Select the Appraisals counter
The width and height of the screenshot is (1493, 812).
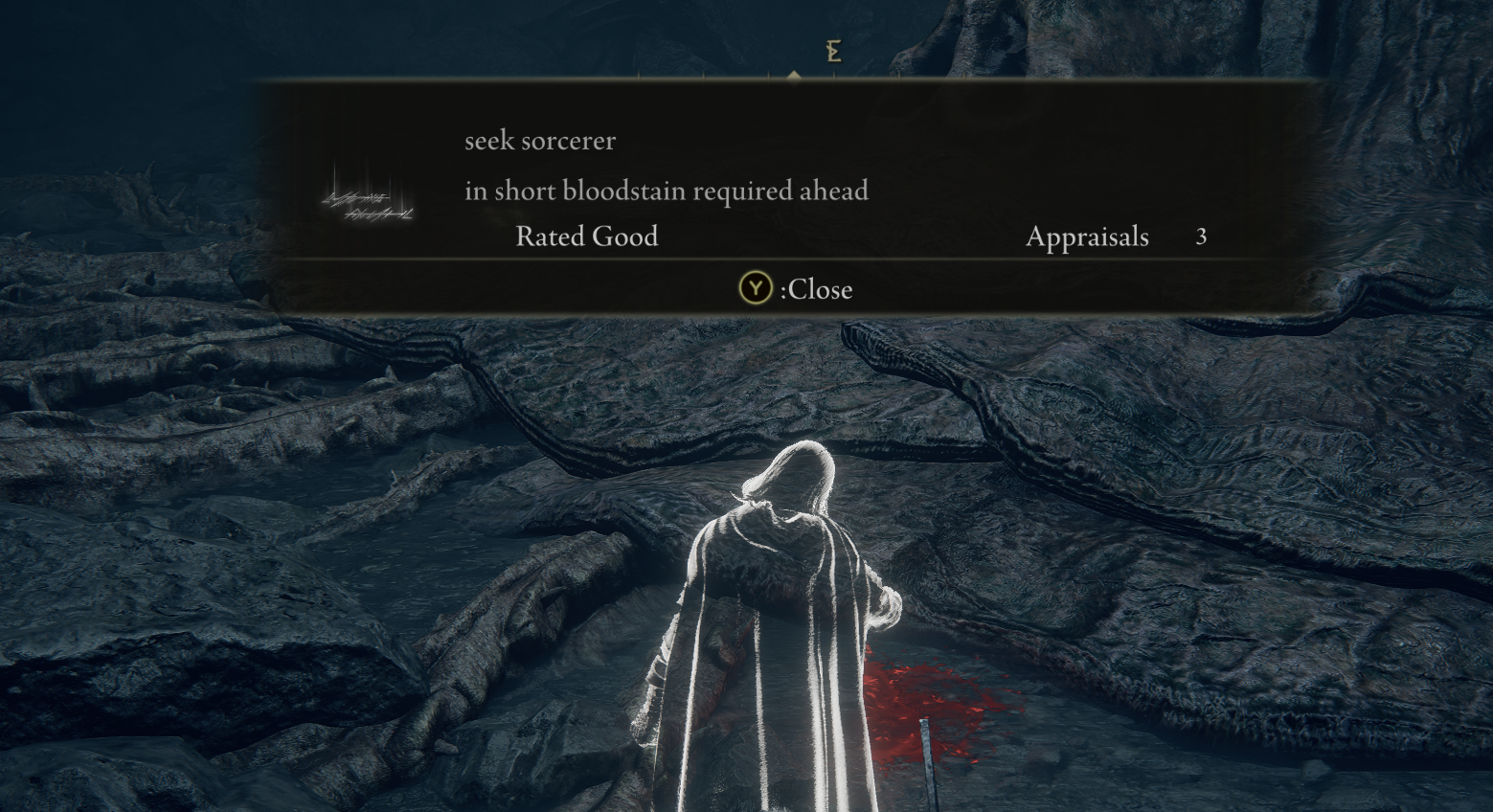click(x=1087, y=237)
